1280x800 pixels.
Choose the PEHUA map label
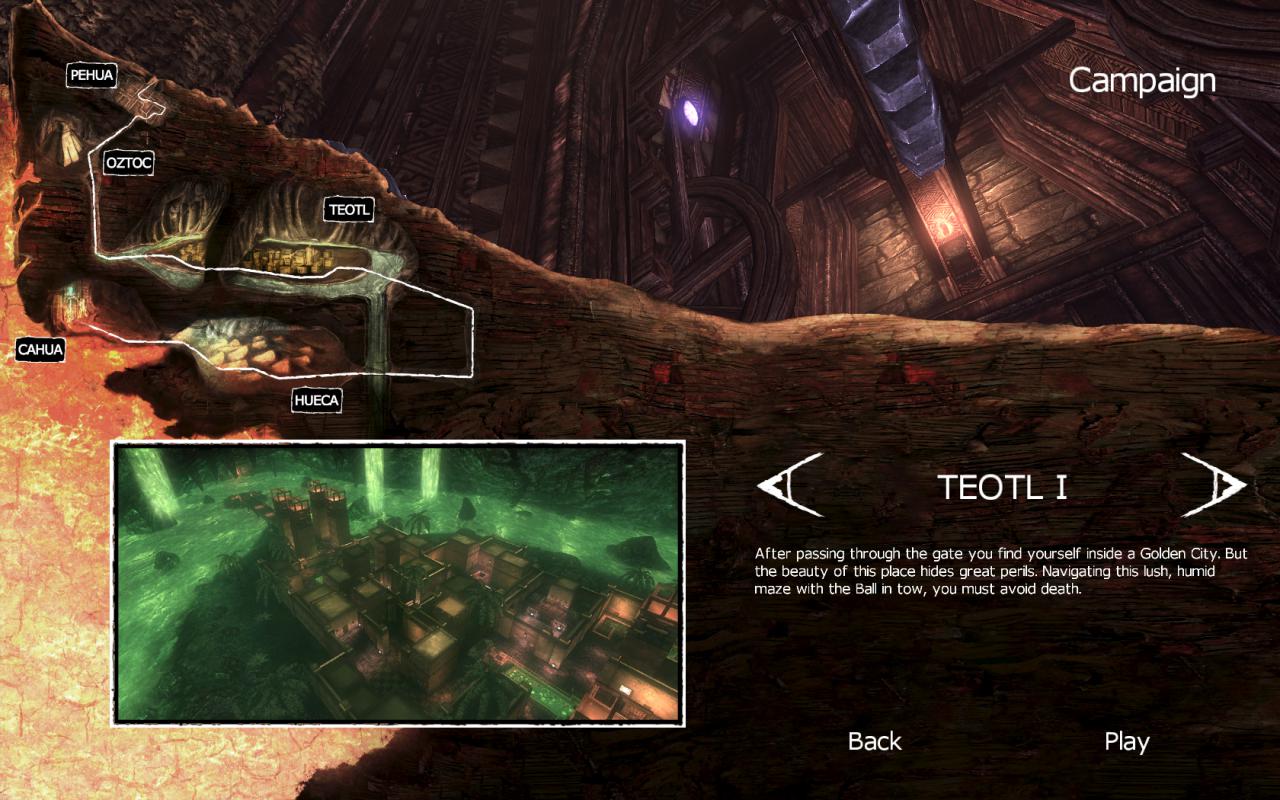[92, 75]
